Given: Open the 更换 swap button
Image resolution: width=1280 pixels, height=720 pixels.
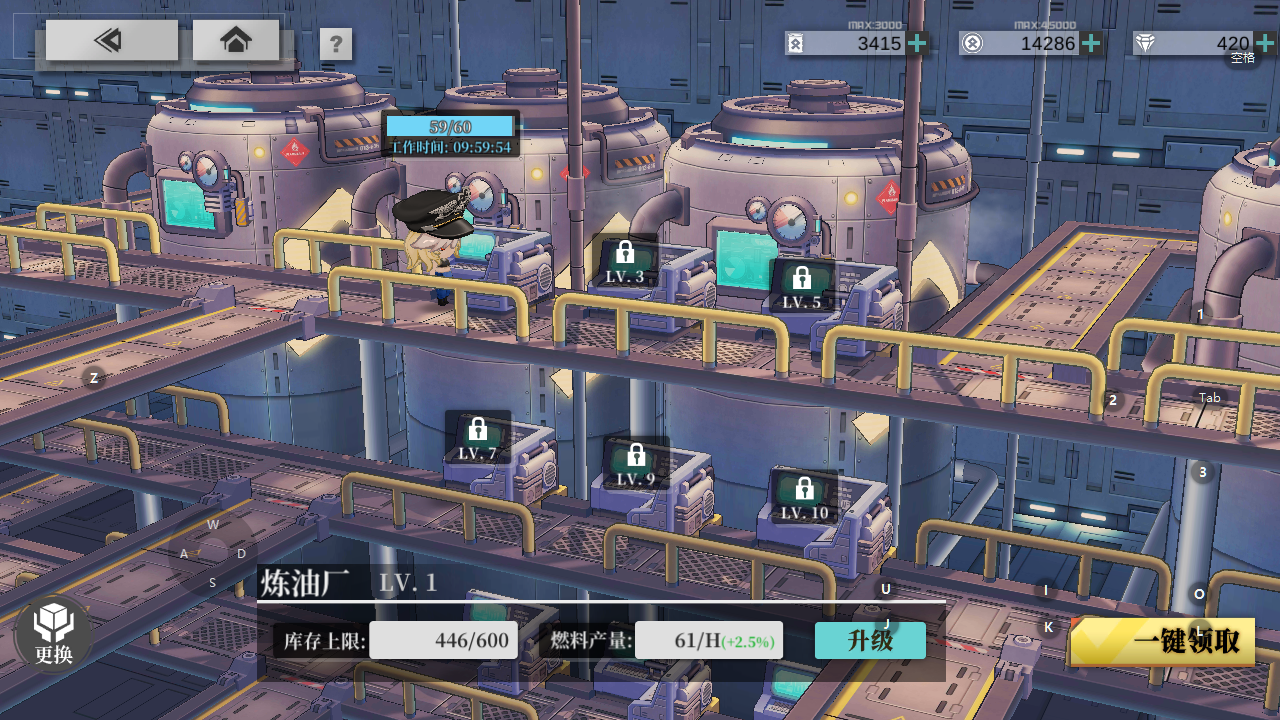Looking at the screenshot, I should [x=54, y=634].
